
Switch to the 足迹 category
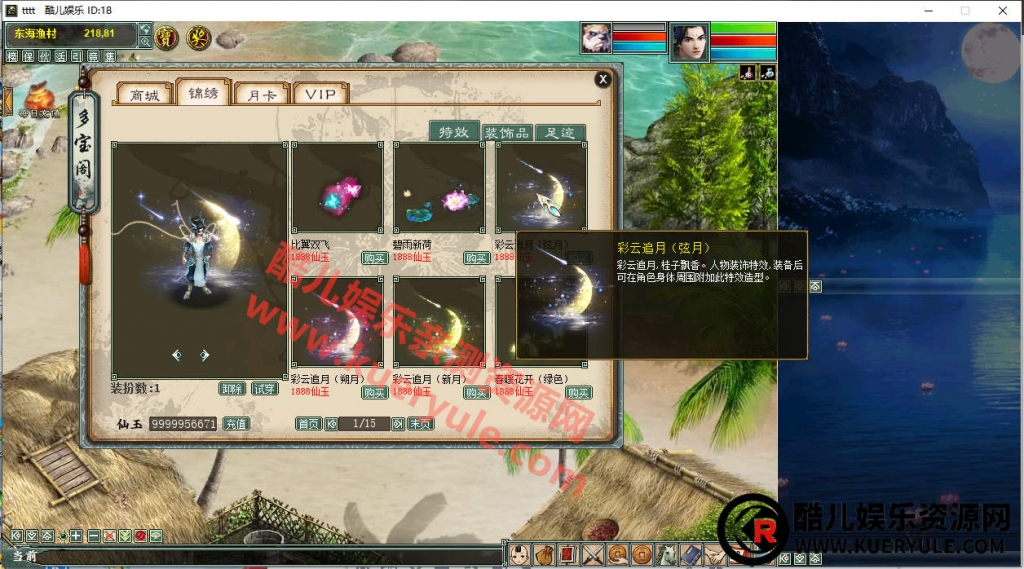coord(559,132)
